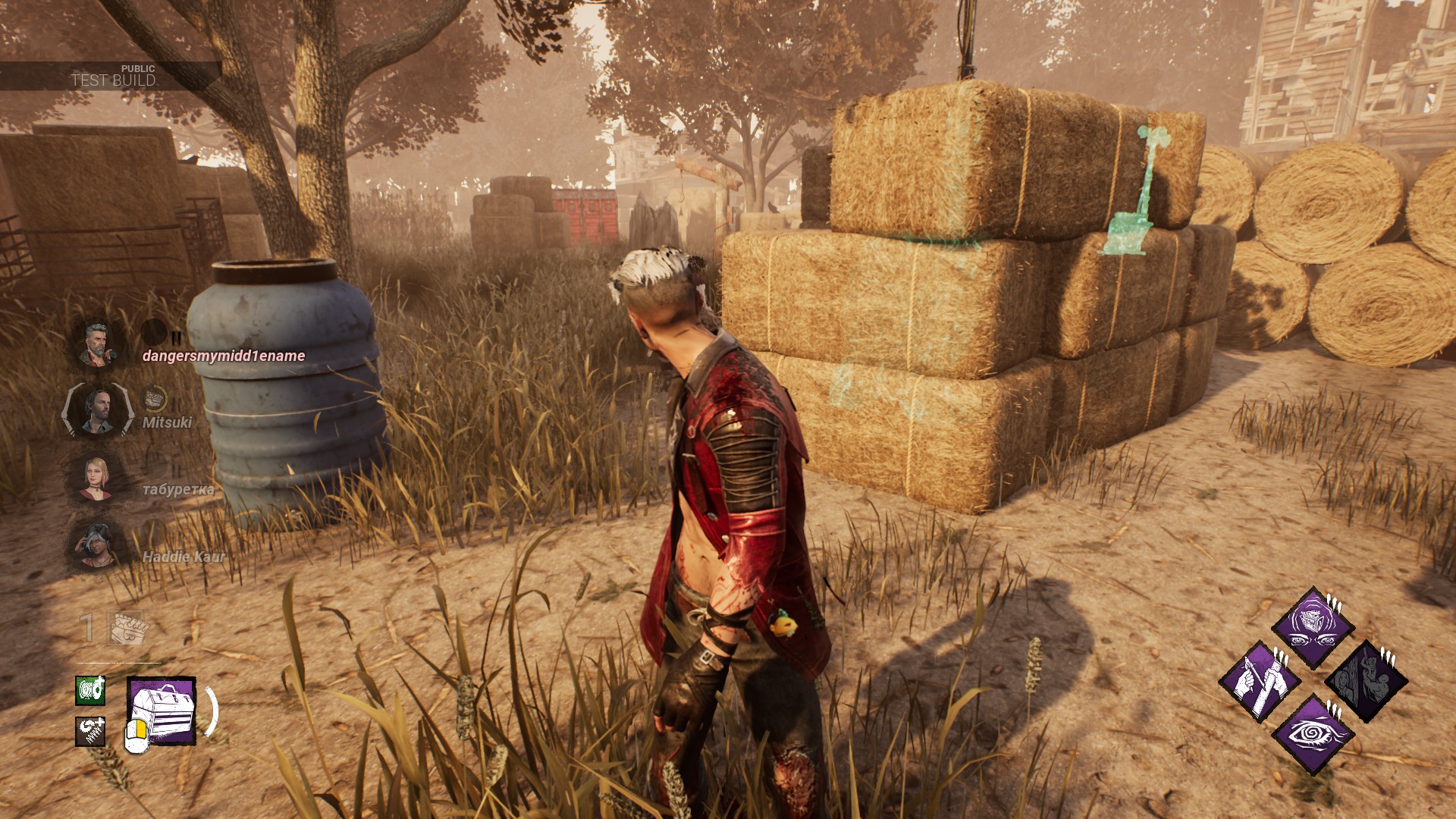Click Mitsuki's survivor portrait

tap(98, 410)
